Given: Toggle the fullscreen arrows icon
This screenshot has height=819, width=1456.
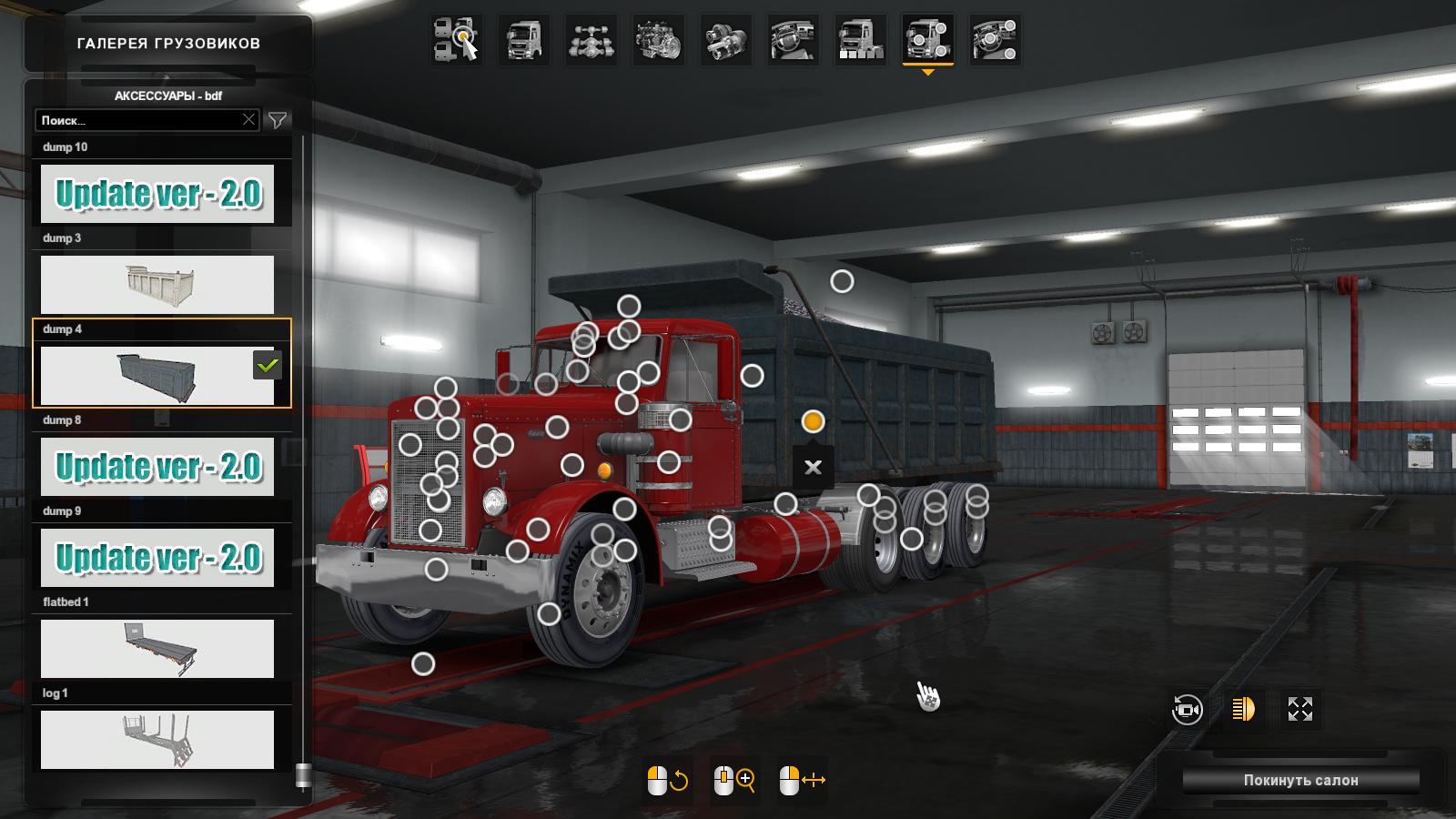Looking at the screenshot, I should coord(1300,708).
